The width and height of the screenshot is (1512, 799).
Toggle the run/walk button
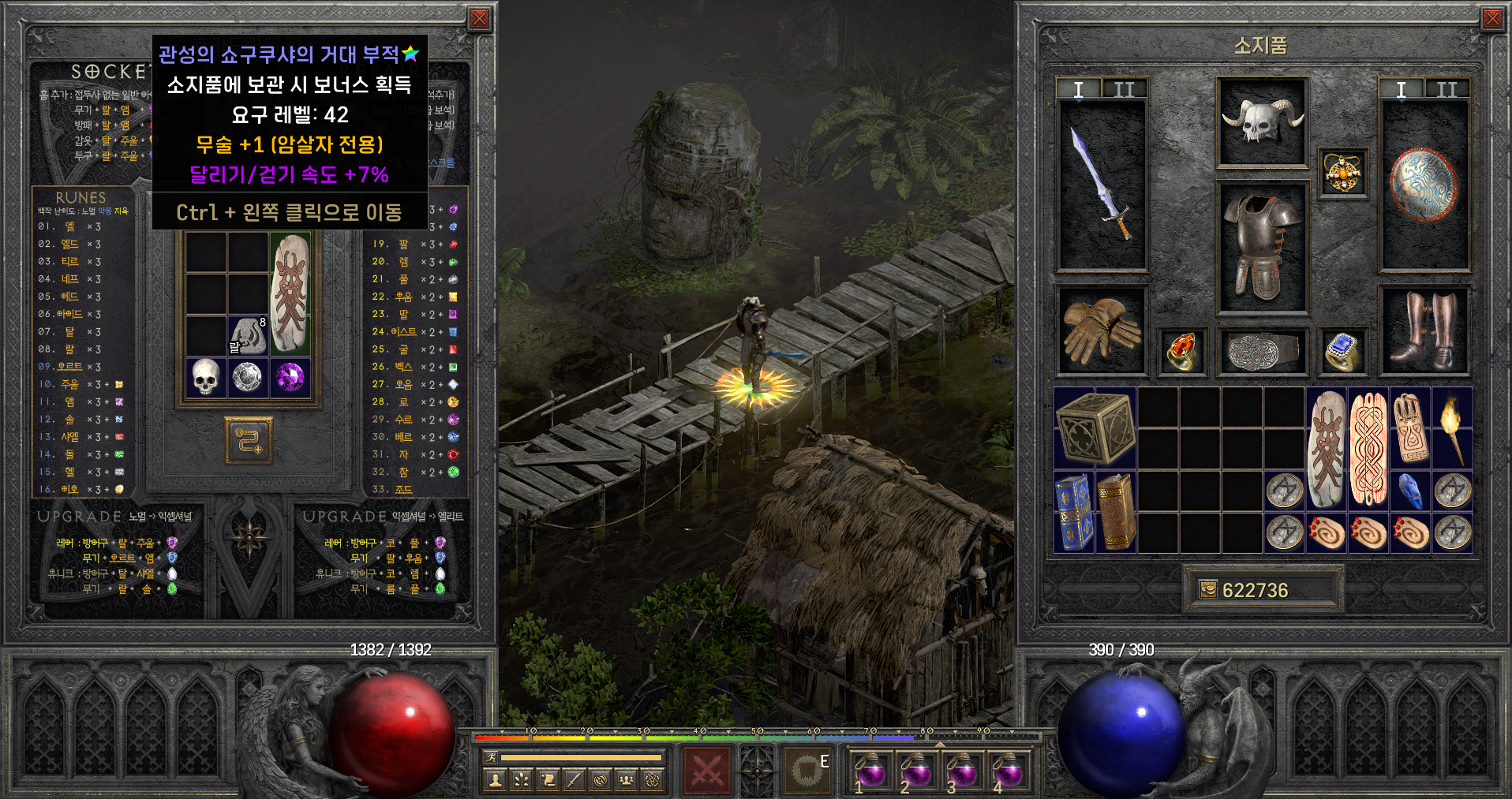click(x=491, y=757)
